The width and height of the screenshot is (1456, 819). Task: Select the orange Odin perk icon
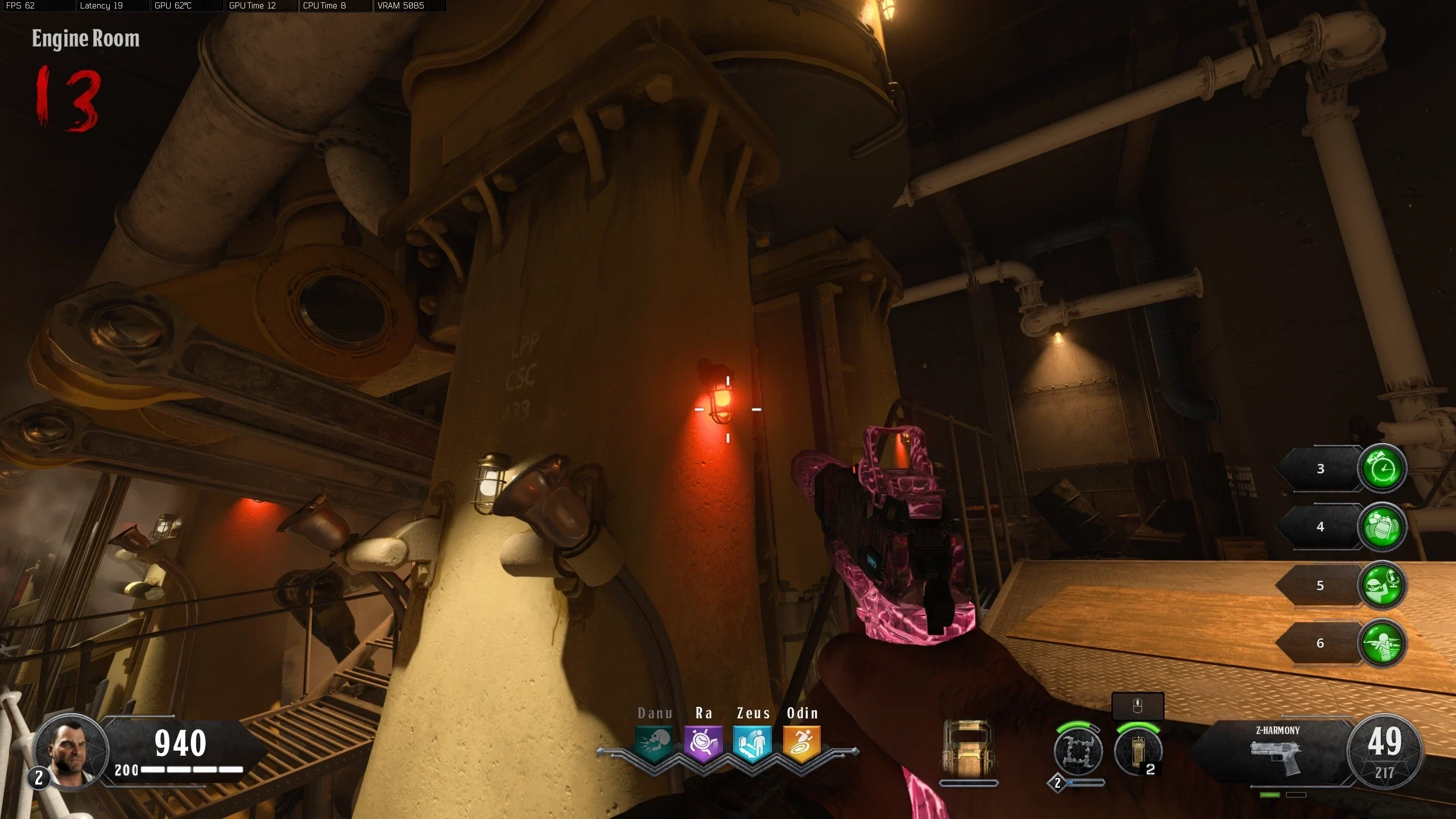click(x=801, y=743)
